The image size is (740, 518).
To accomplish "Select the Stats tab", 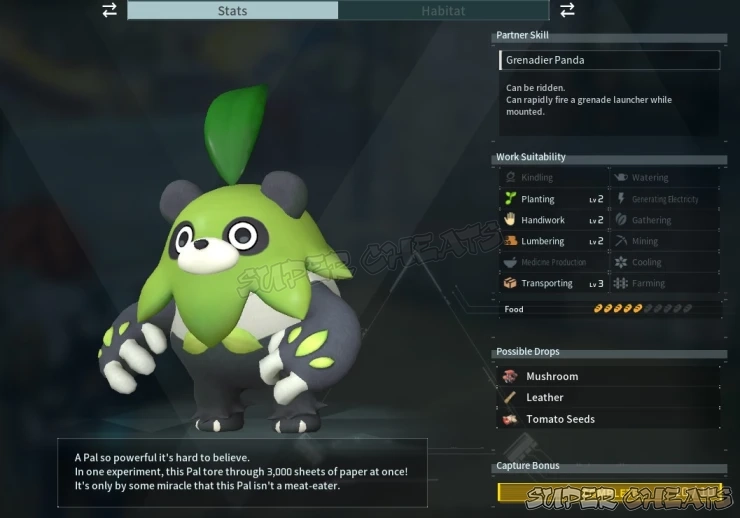I will 232,11.
